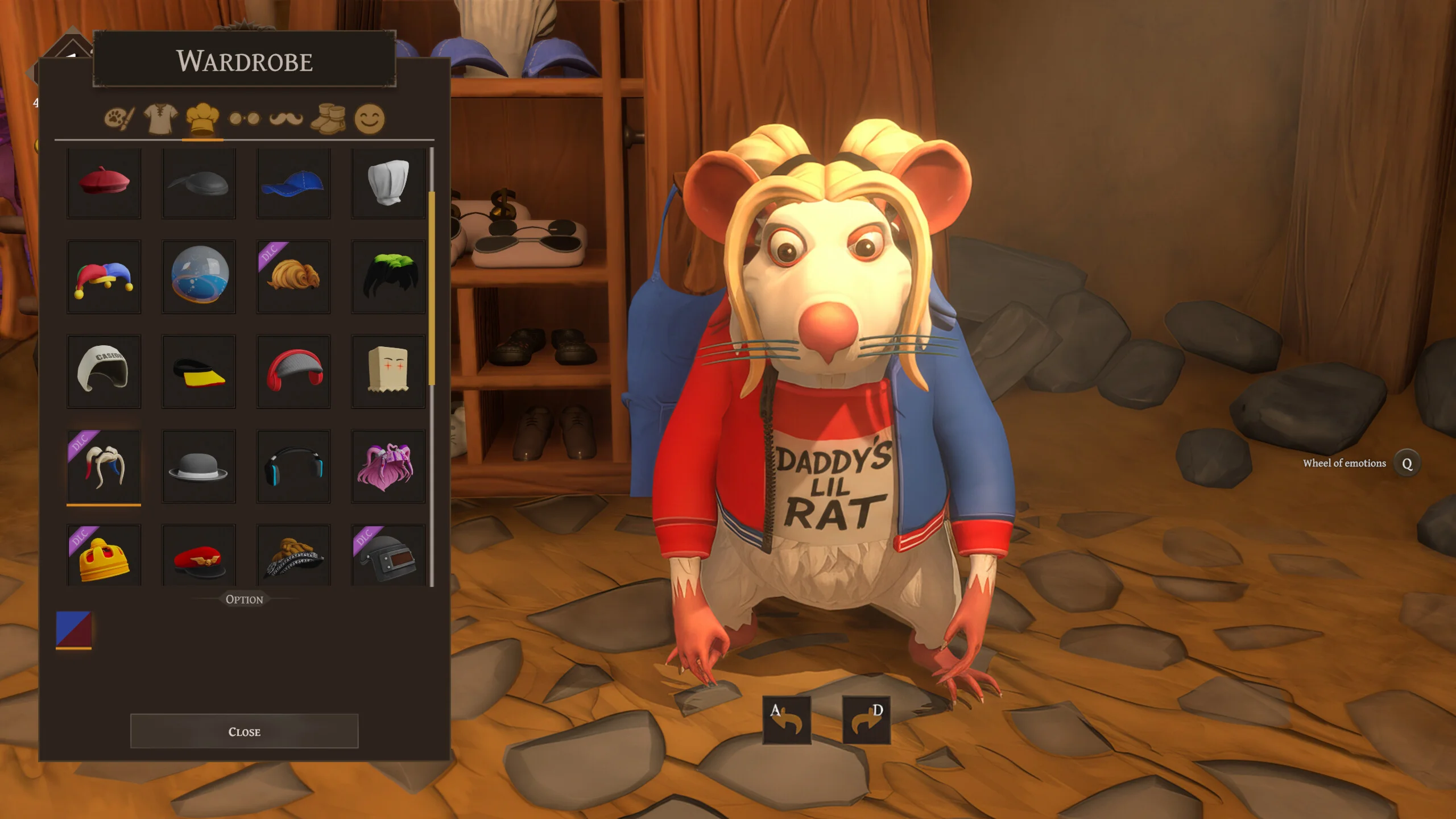Rotate character left with arrow button
Image resolution: width=1456 pixels, height=819 pixels.
click(787, 719)
